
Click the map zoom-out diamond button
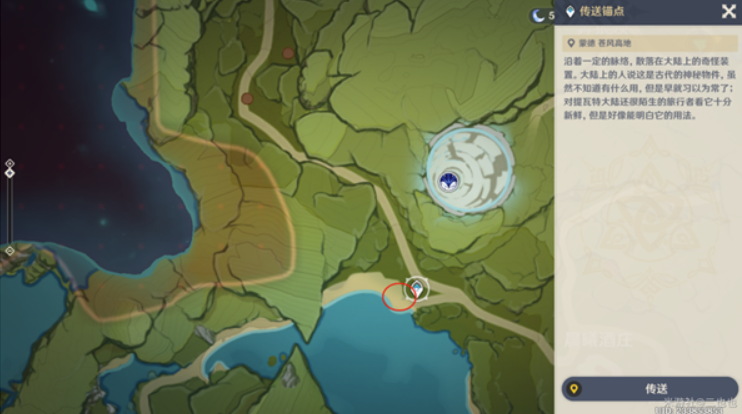pos(9,250)
